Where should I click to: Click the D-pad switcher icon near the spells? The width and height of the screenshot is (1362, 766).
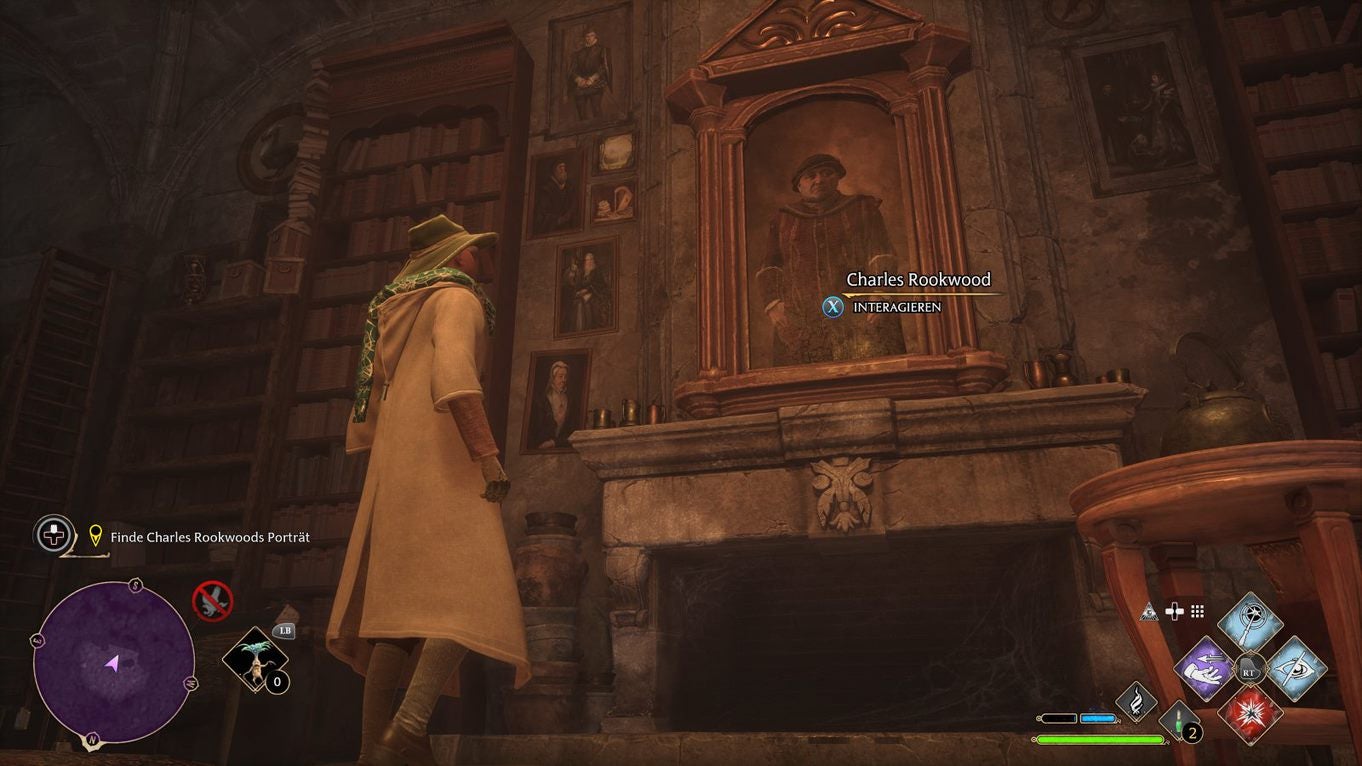pos(1175,610)
